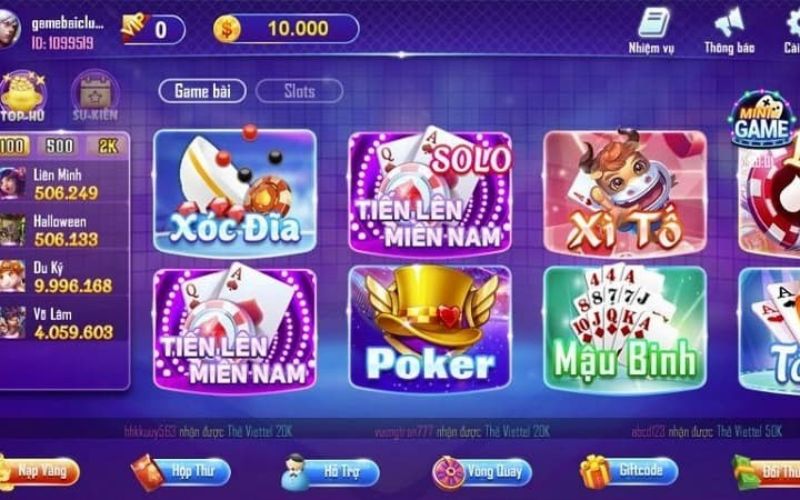Select the Xì Tố game tile
Screen dimensions: 800x500
coord(624,190)
